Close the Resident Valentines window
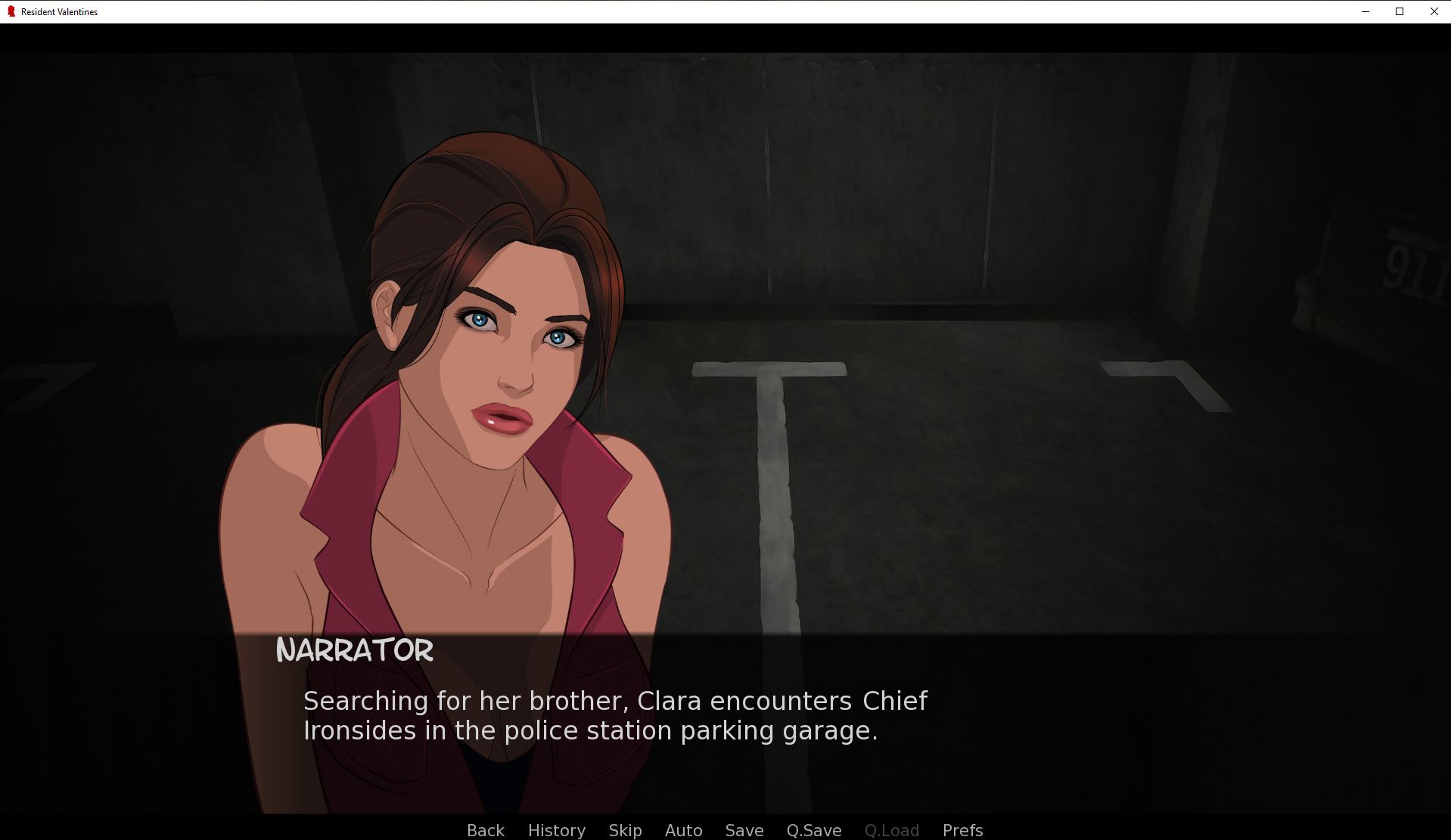 tap(1434, 11)
